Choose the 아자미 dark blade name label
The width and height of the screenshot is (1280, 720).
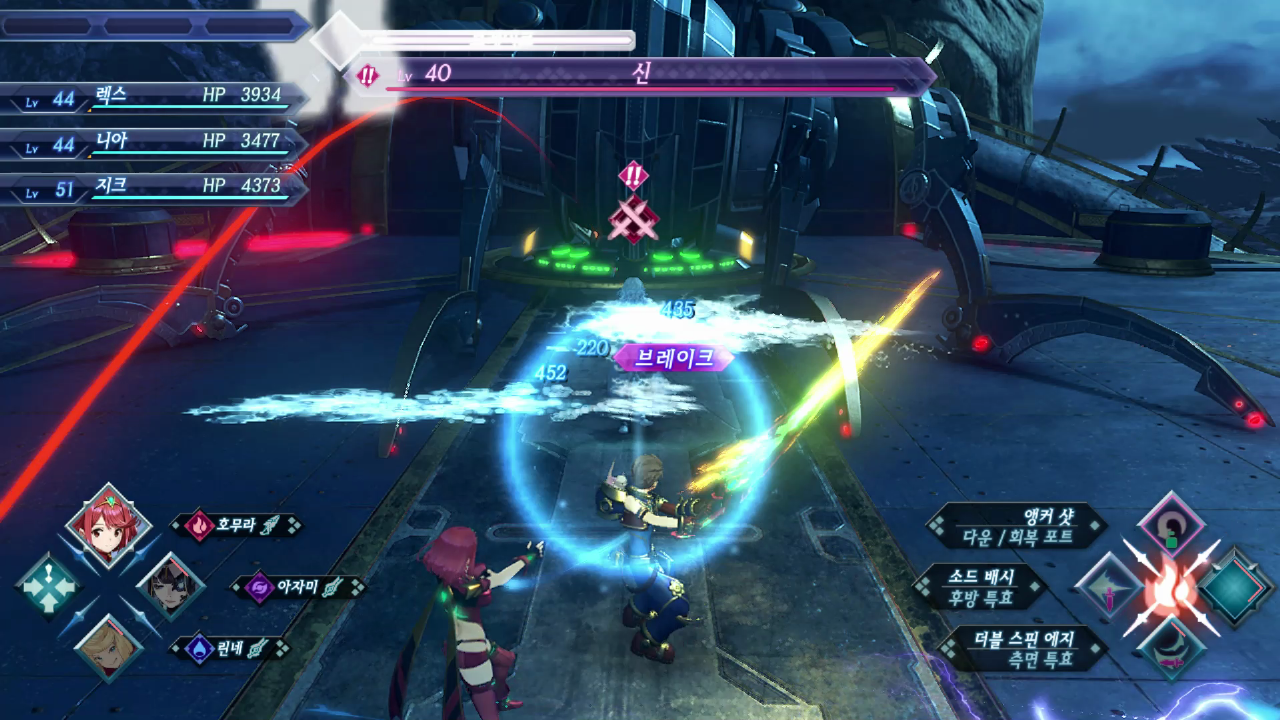297,587
